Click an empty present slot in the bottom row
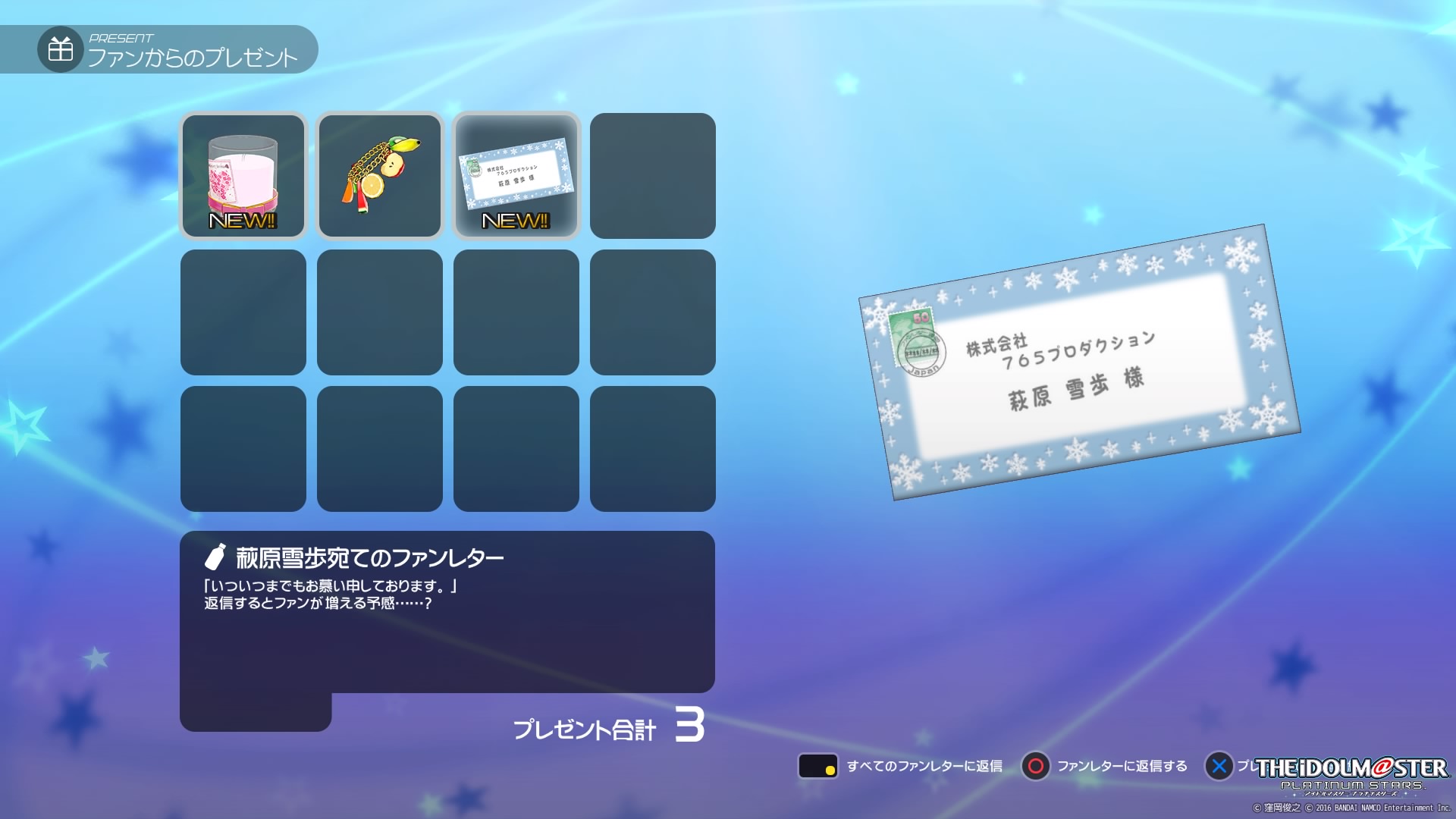The width and height of the screenshot is (1456, 819). [x=243, y=447]
